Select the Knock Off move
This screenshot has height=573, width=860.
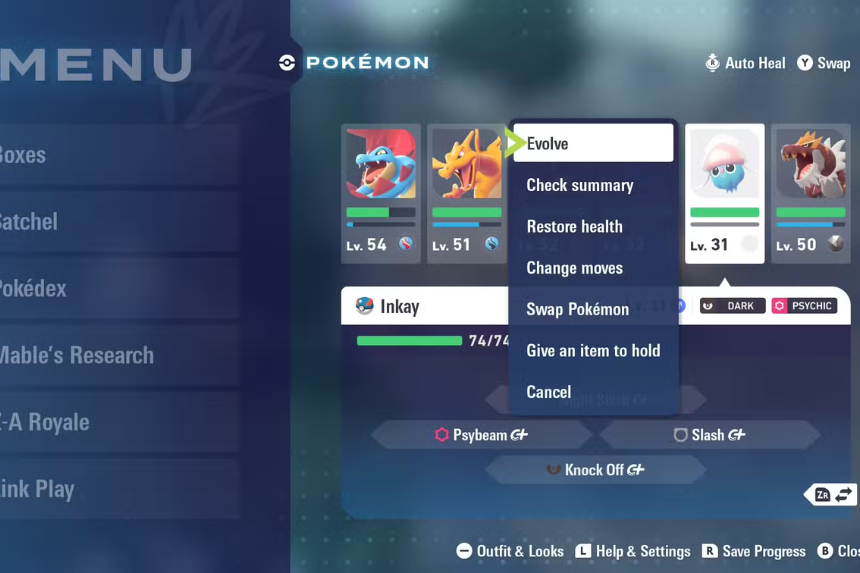point(595,470)
